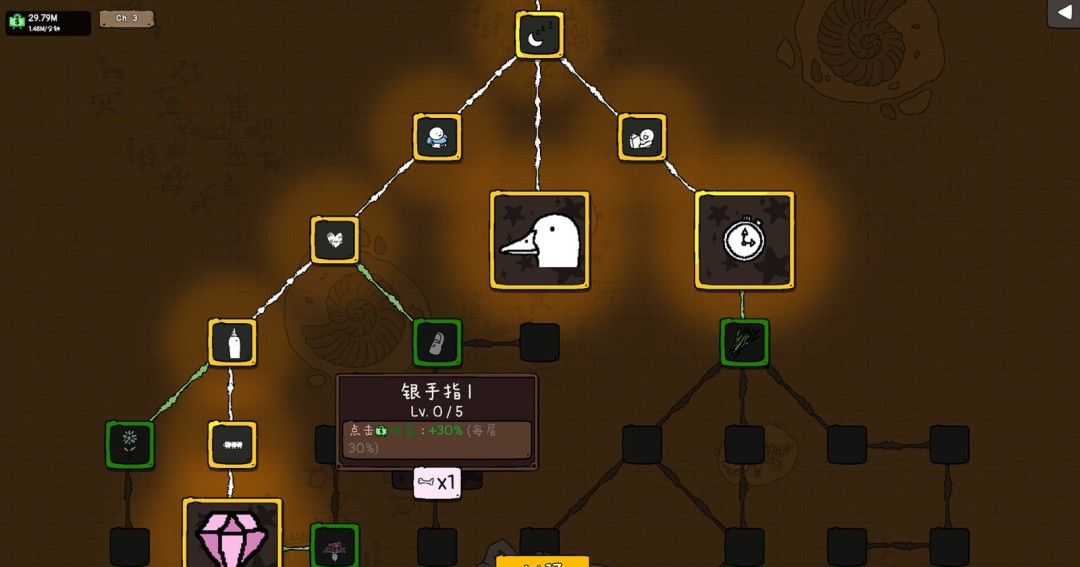The height and width of the screenshot is (567, 1080).
Task: Select the large stopwatch skill node
Action: point(744,240)
